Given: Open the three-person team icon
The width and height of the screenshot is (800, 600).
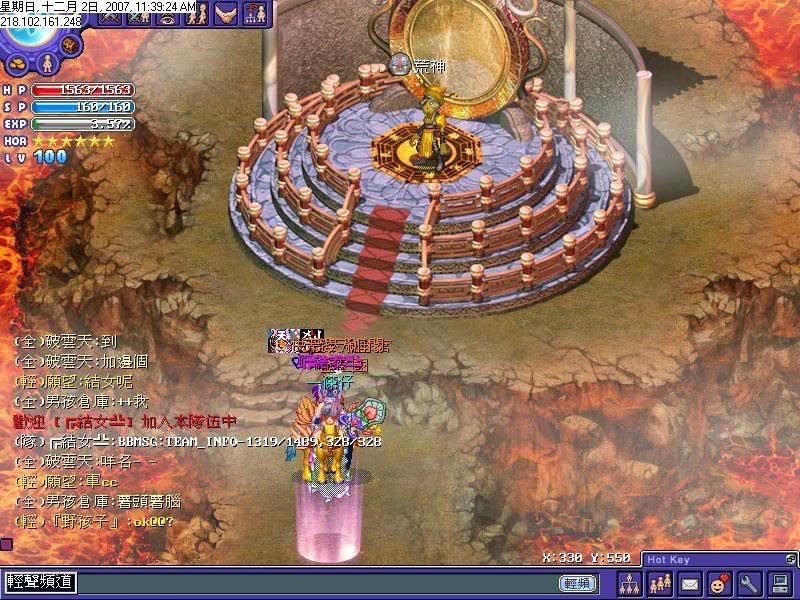Looking at the screenshot, I should point(659,582).
